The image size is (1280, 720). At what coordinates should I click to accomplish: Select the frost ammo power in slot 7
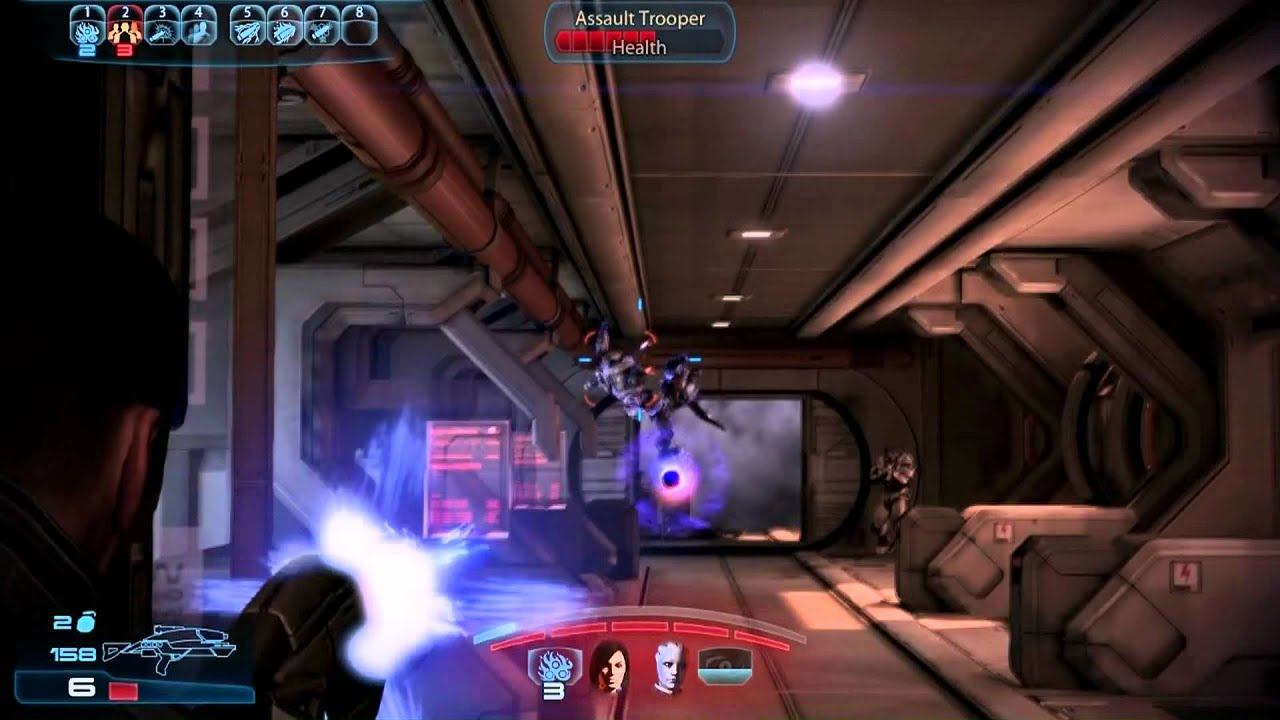tap(321, 30)
